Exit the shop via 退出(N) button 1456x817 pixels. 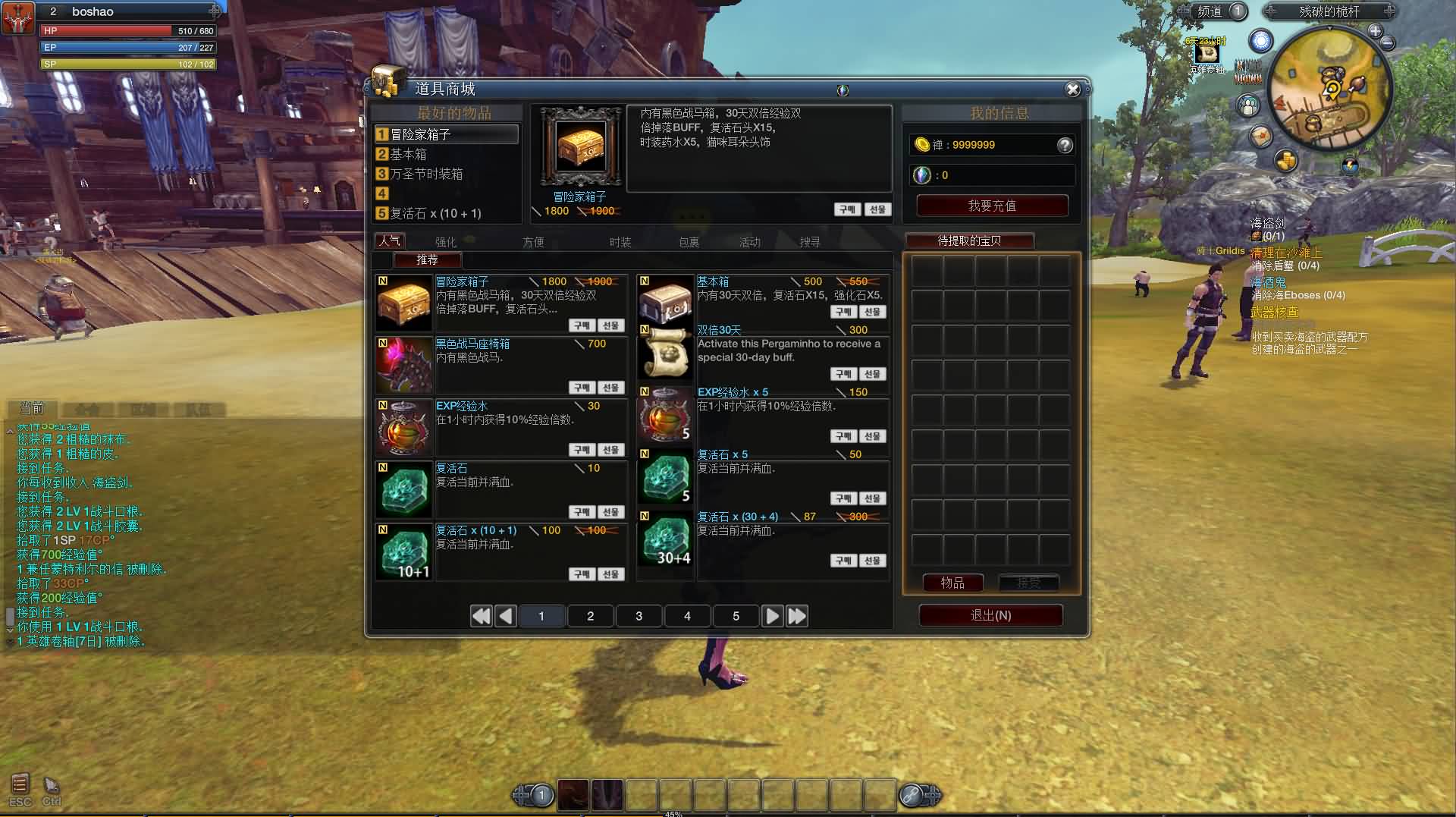coord(990,615)
